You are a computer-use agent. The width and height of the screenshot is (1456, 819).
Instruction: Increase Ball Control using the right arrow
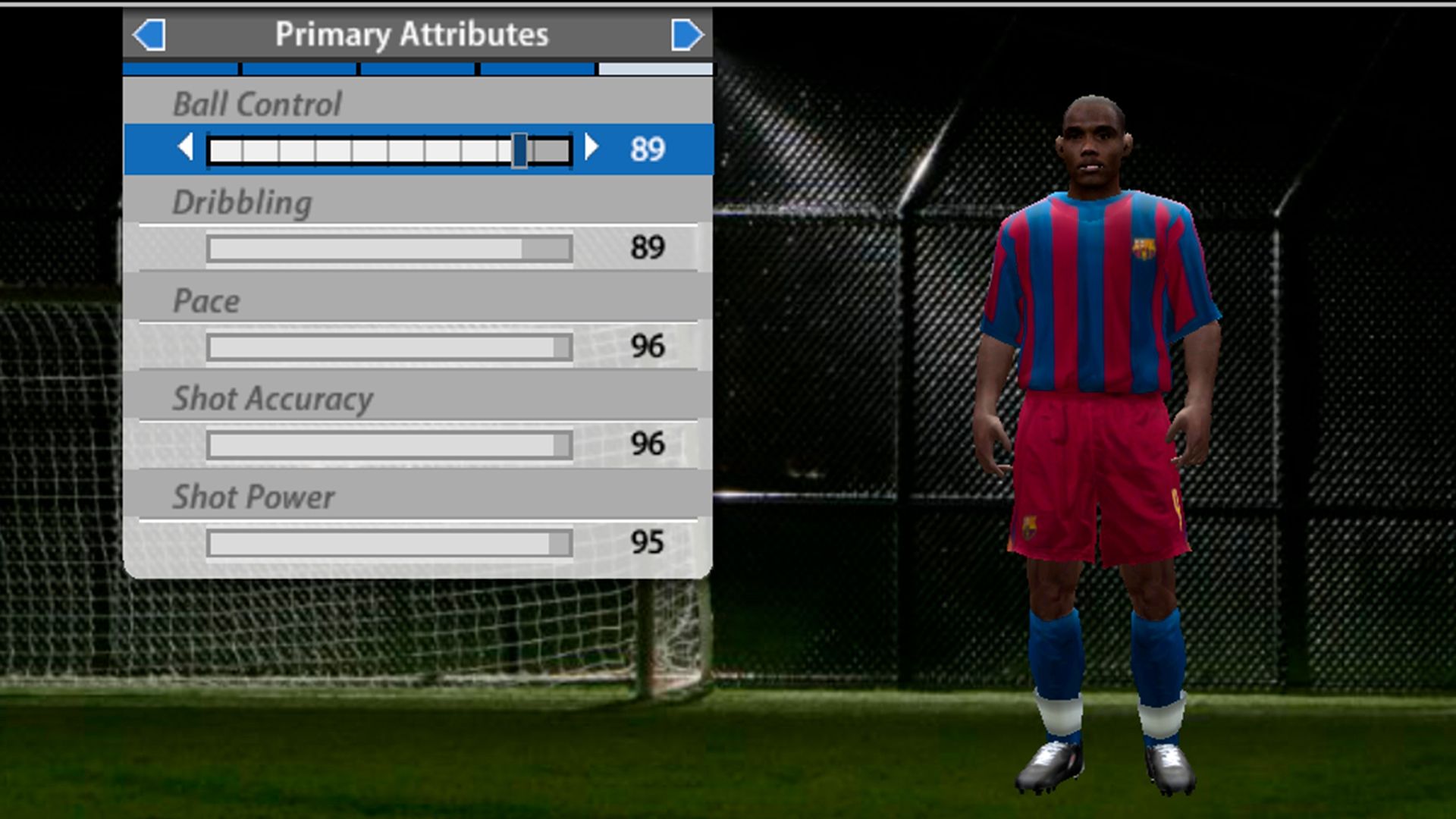click(x=591, y=149)
